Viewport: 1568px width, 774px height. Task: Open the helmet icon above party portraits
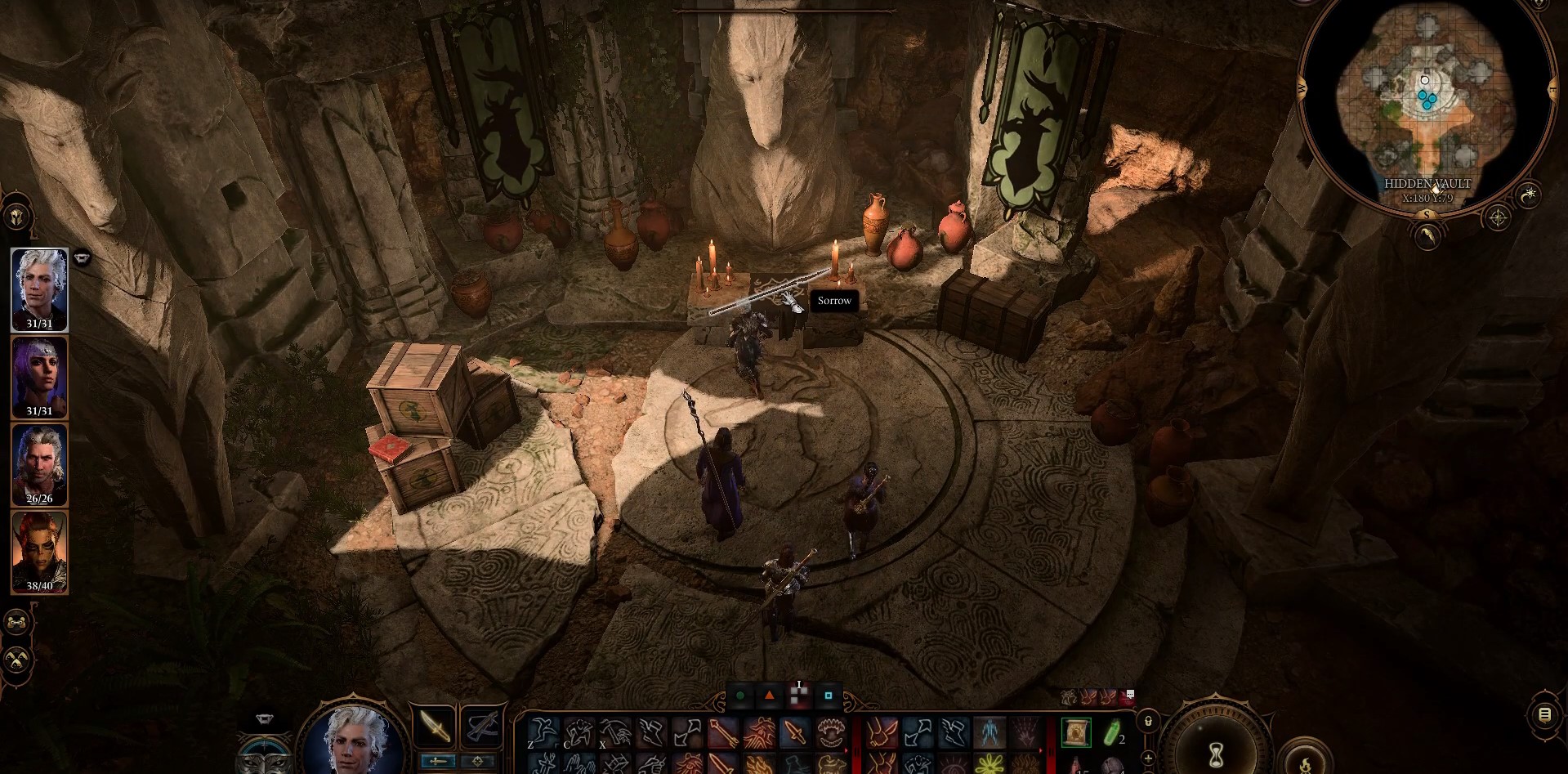point(17,217)
